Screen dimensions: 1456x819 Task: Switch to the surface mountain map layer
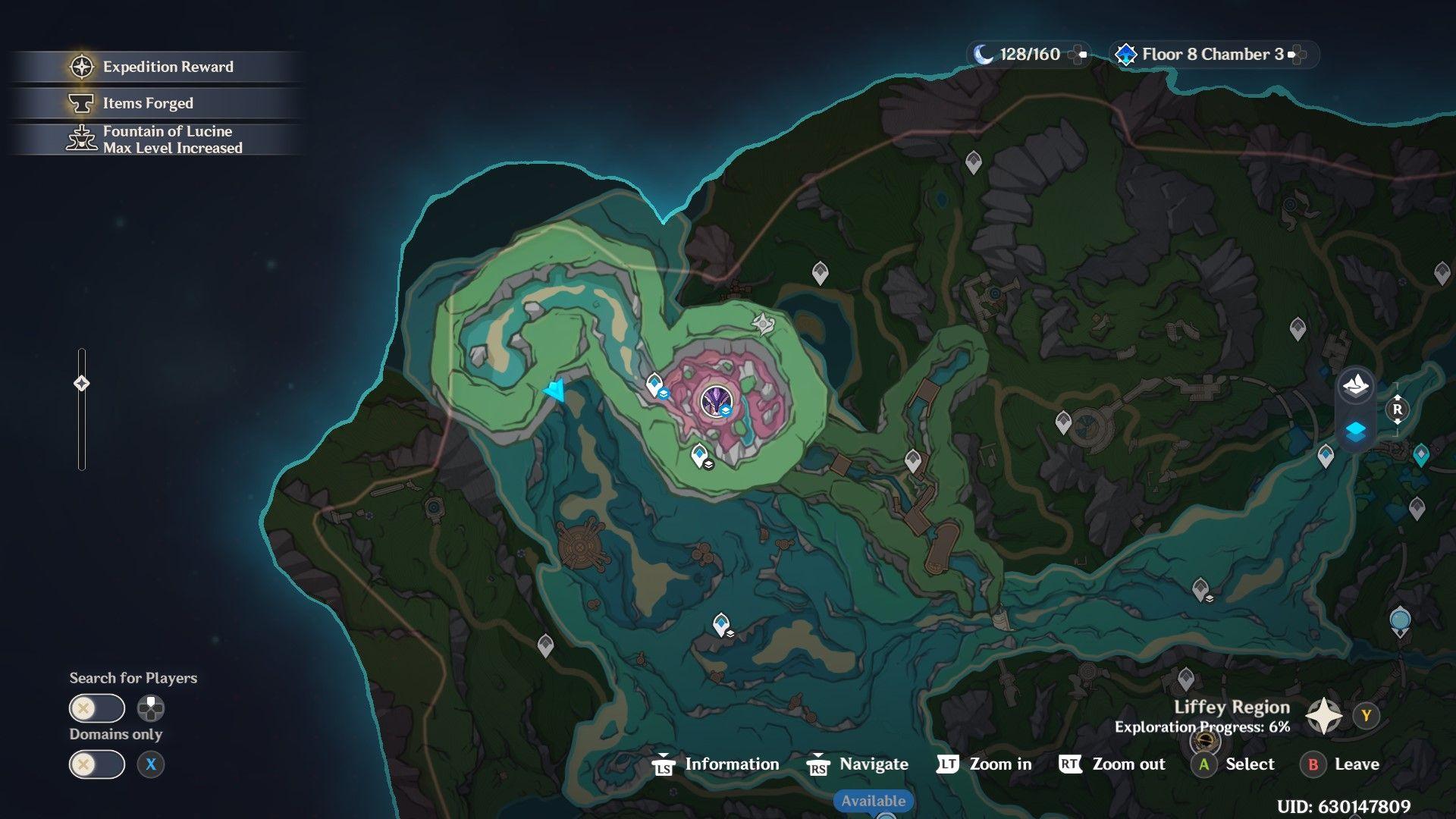click(x=1355, y=385)
